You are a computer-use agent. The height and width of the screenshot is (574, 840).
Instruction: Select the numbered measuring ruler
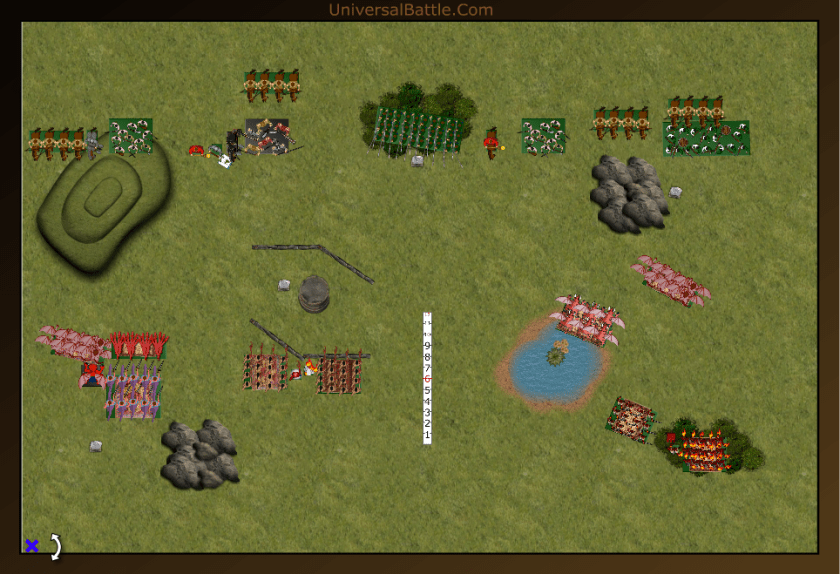click(427, 378)
